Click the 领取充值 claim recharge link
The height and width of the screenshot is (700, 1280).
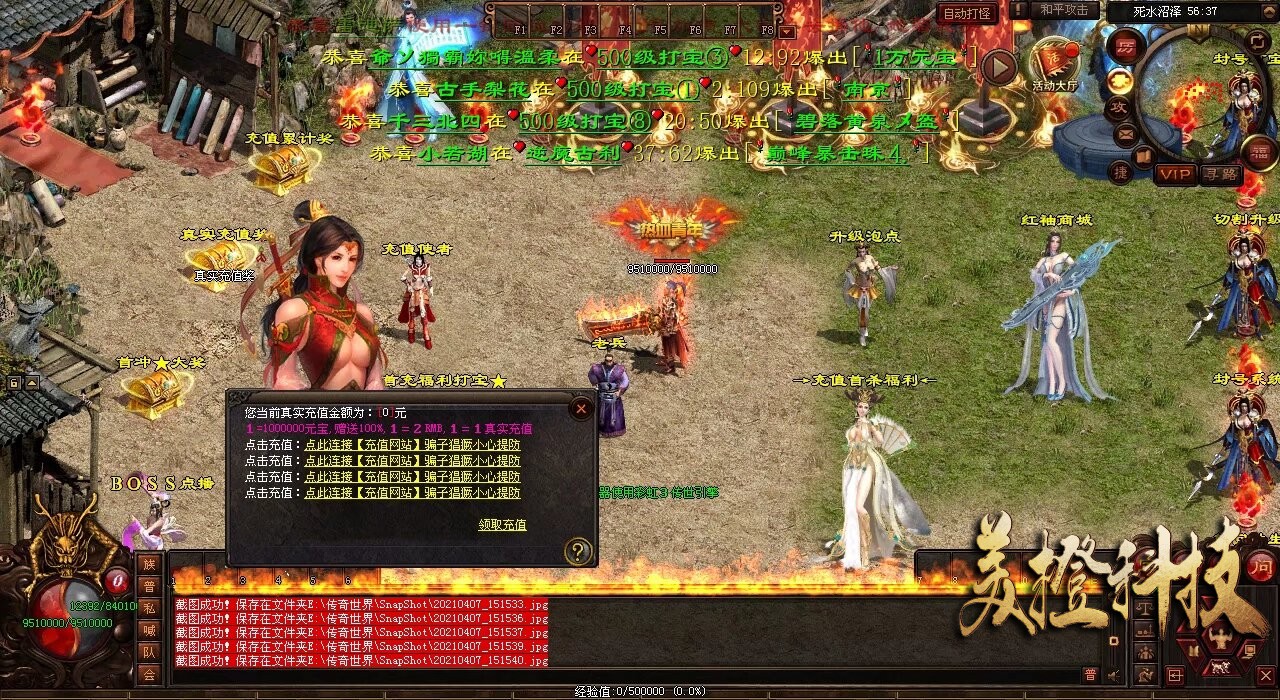[x=502, y=524]
